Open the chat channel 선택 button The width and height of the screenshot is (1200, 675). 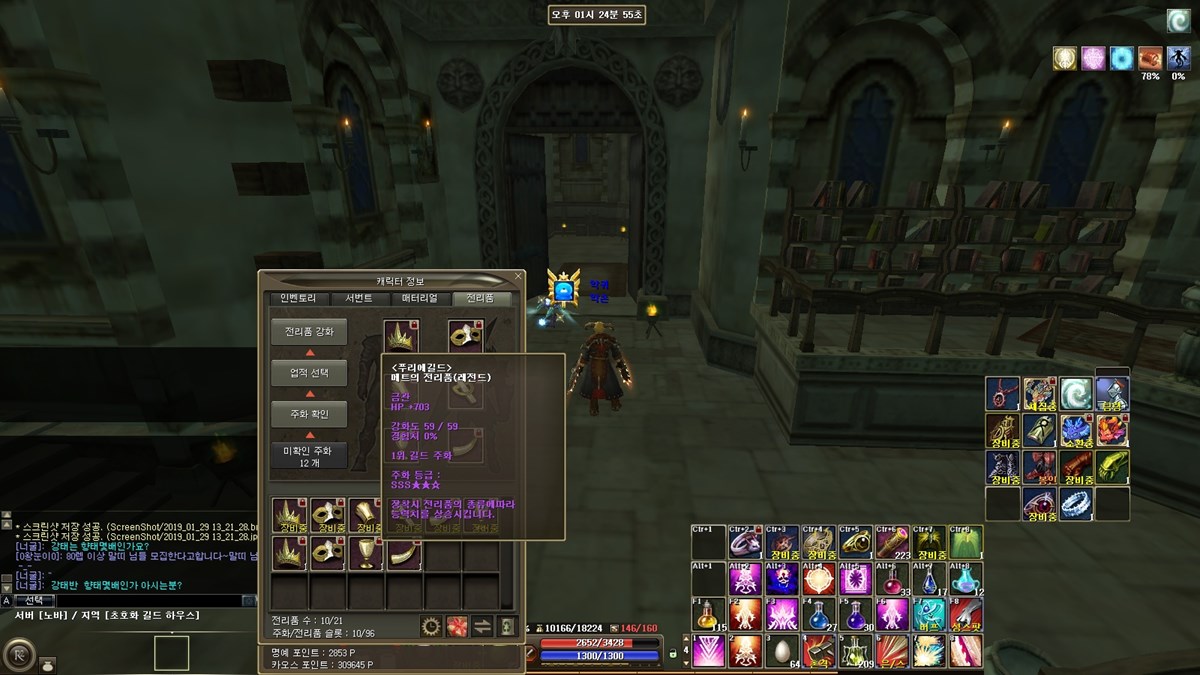[35, 600]
